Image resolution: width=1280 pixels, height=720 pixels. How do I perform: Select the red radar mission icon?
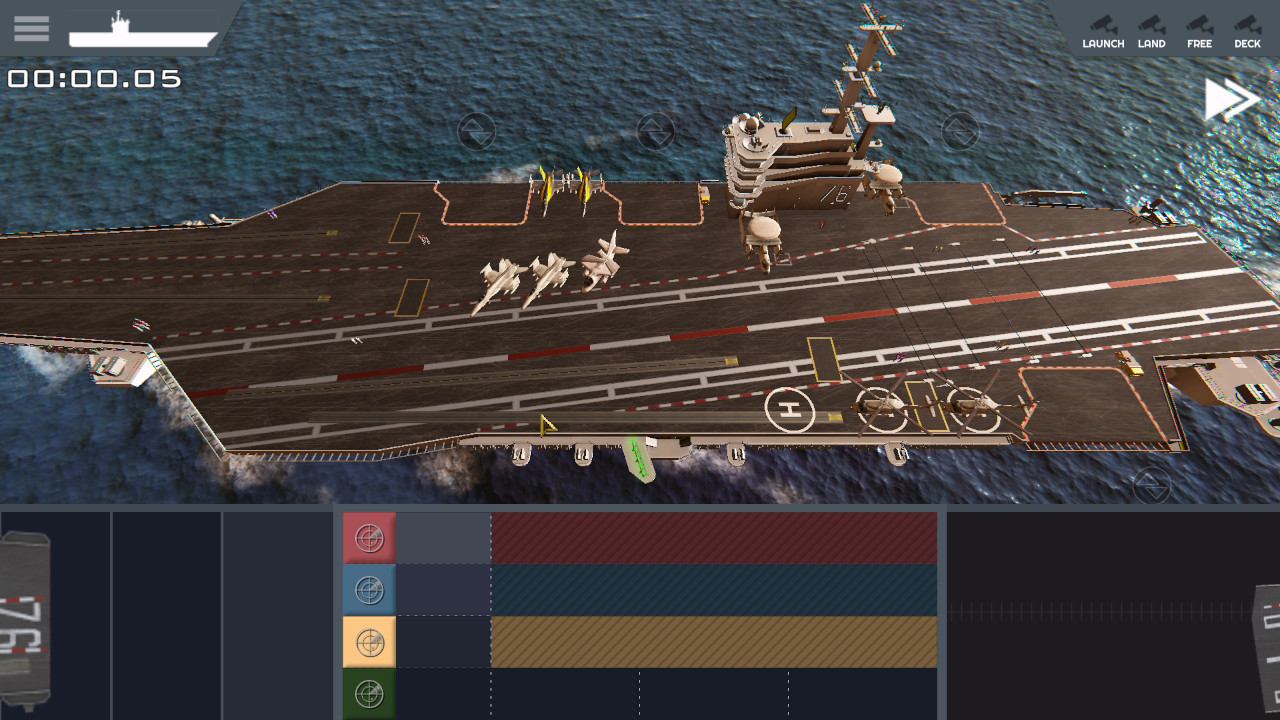[x=369, y=535]
